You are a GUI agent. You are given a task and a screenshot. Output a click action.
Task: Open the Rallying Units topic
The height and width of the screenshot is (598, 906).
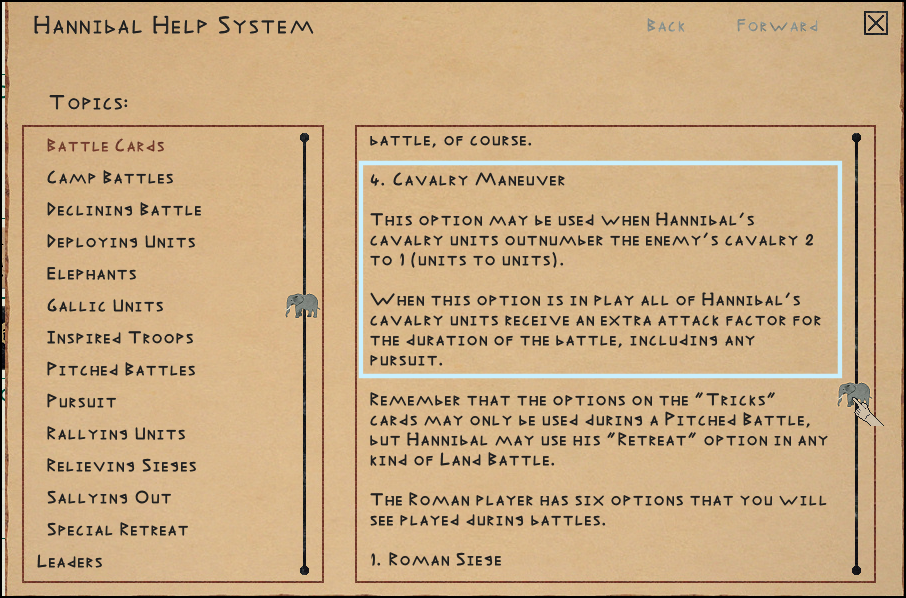click(116, 434)
